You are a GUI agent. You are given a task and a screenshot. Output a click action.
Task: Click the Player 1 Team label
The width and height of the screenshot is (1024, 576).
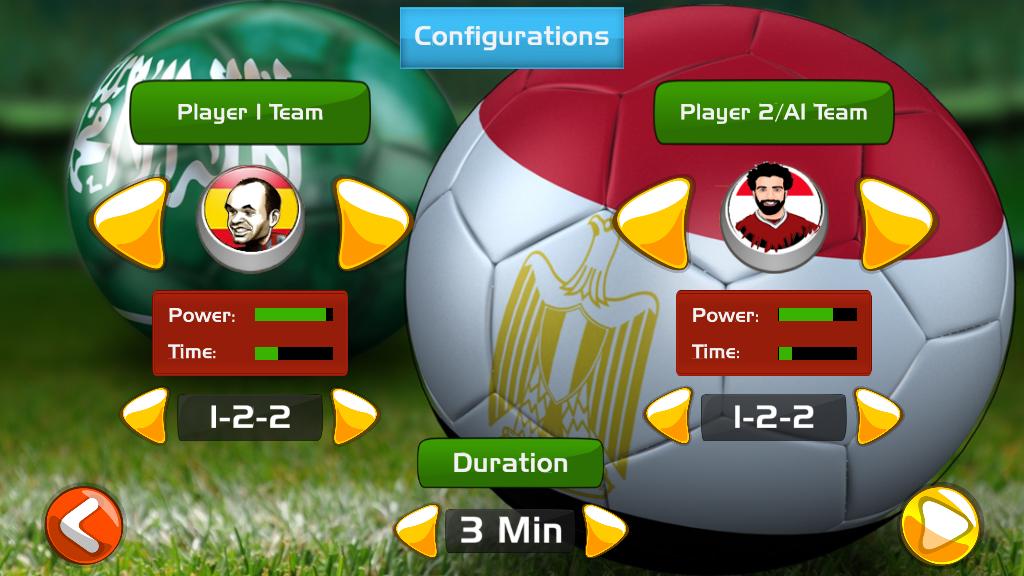pos(250,112)
